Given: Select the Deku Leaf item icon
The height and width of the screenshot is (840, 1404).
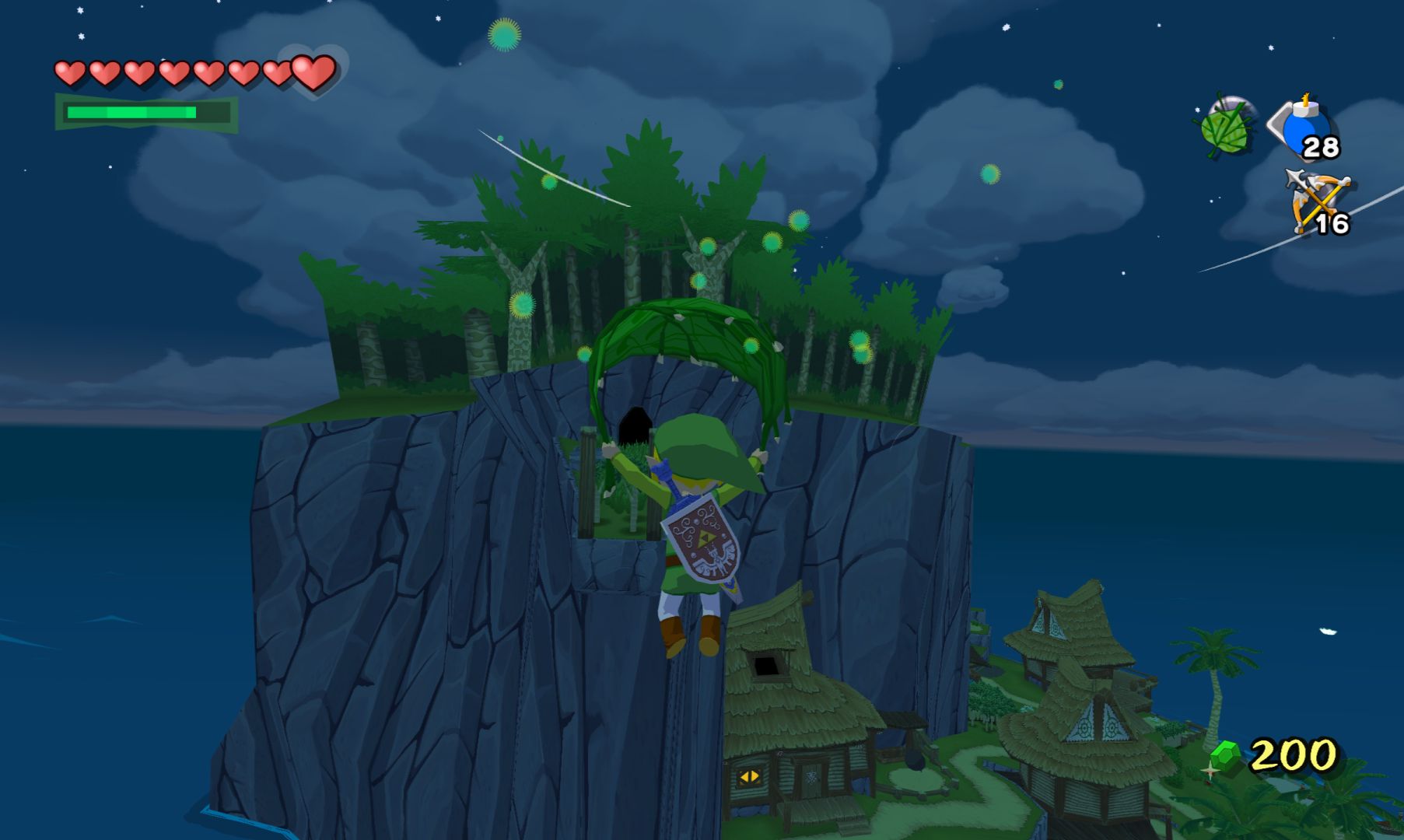Looking at the screenshot, I should click(x=1225, y=127).
